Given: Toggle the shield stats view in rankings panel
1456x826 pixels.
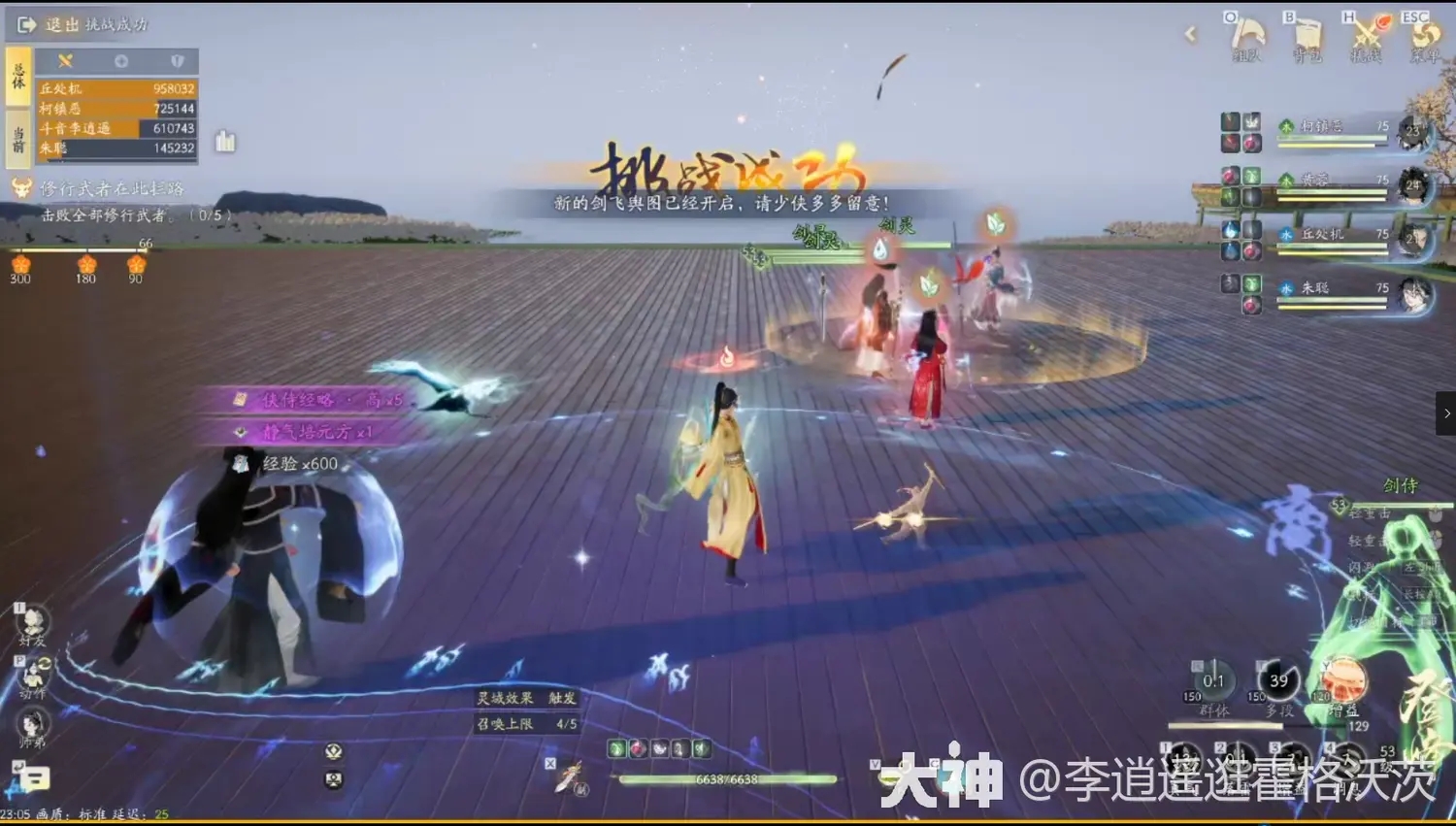Looking at the screenshot, I should 176,60.
